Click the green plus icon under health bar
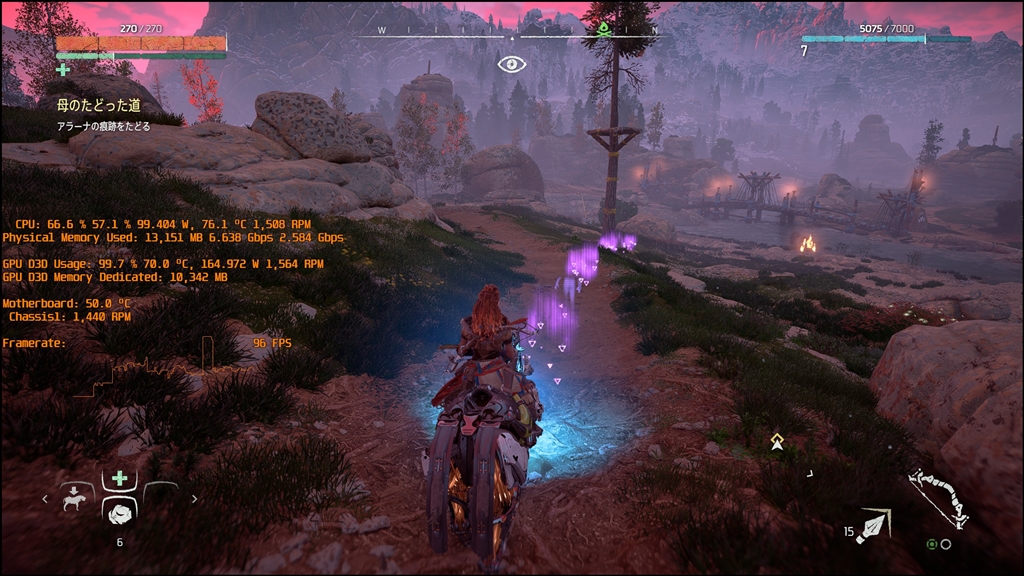The image size is (1024, 576). pos(63,70)
